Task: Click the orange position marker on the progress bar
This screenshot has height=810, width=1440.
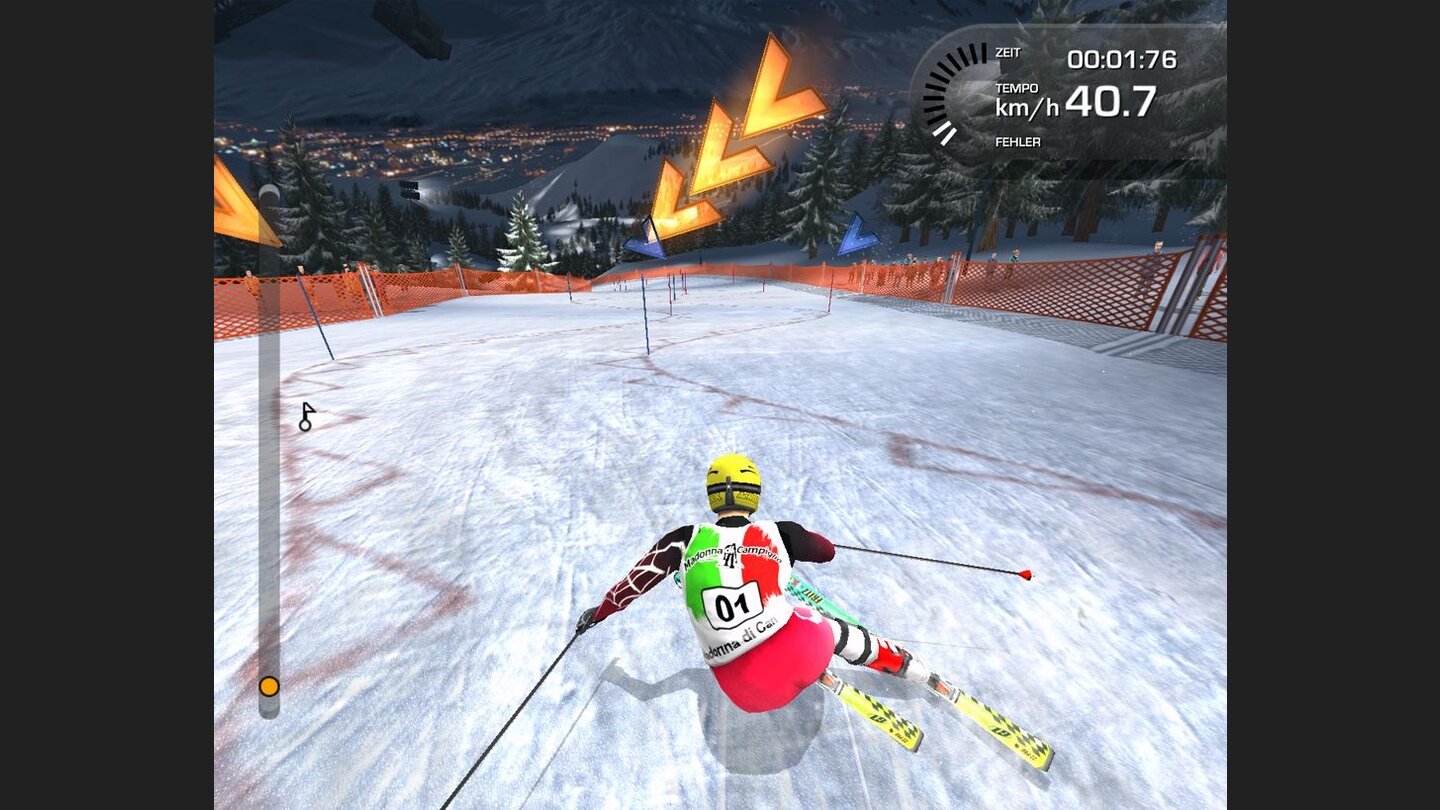Action: pyautogui.click(x=268, y=688)
